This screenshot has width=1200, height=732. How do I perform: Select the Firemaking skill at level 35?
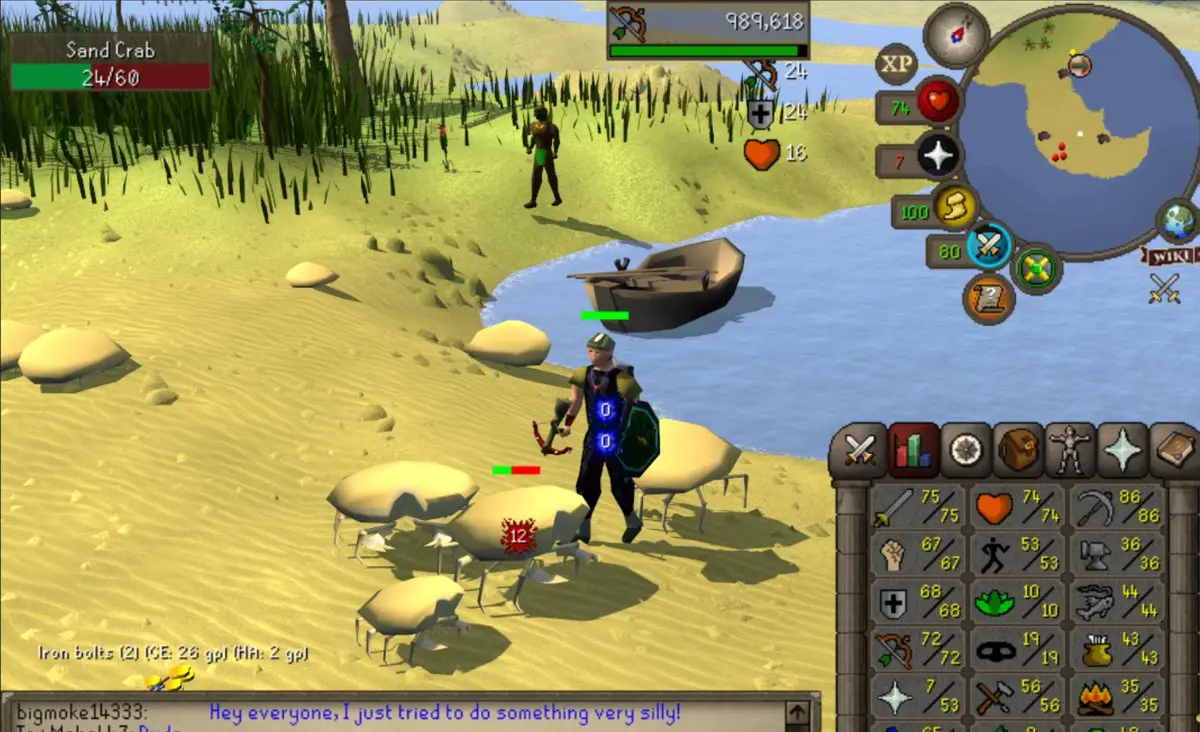coord(1117,697)
